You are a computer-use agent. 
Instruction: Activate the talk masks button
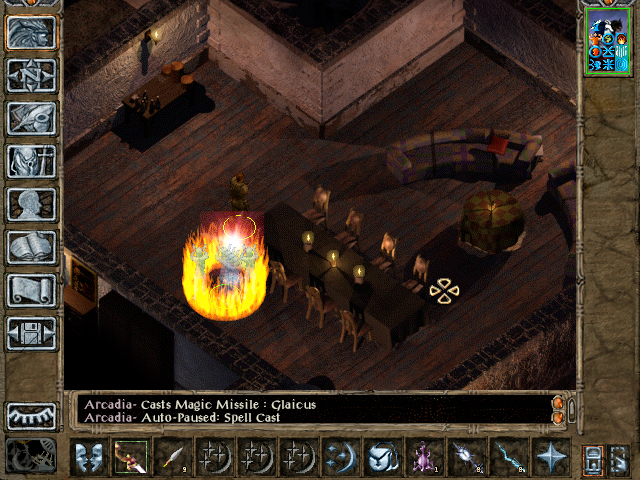point(89,456)
